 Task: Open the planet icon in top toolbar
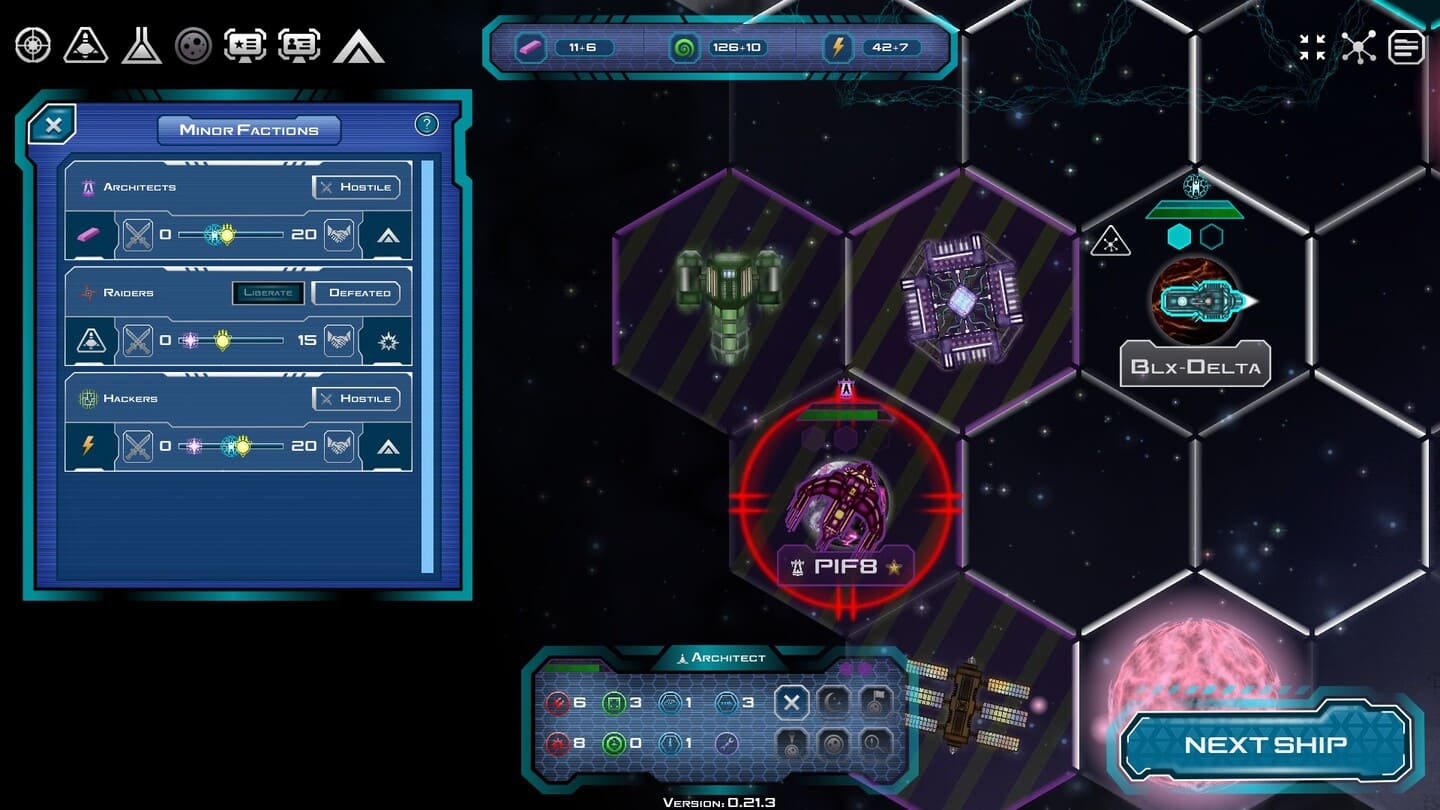tap(193, 46)
